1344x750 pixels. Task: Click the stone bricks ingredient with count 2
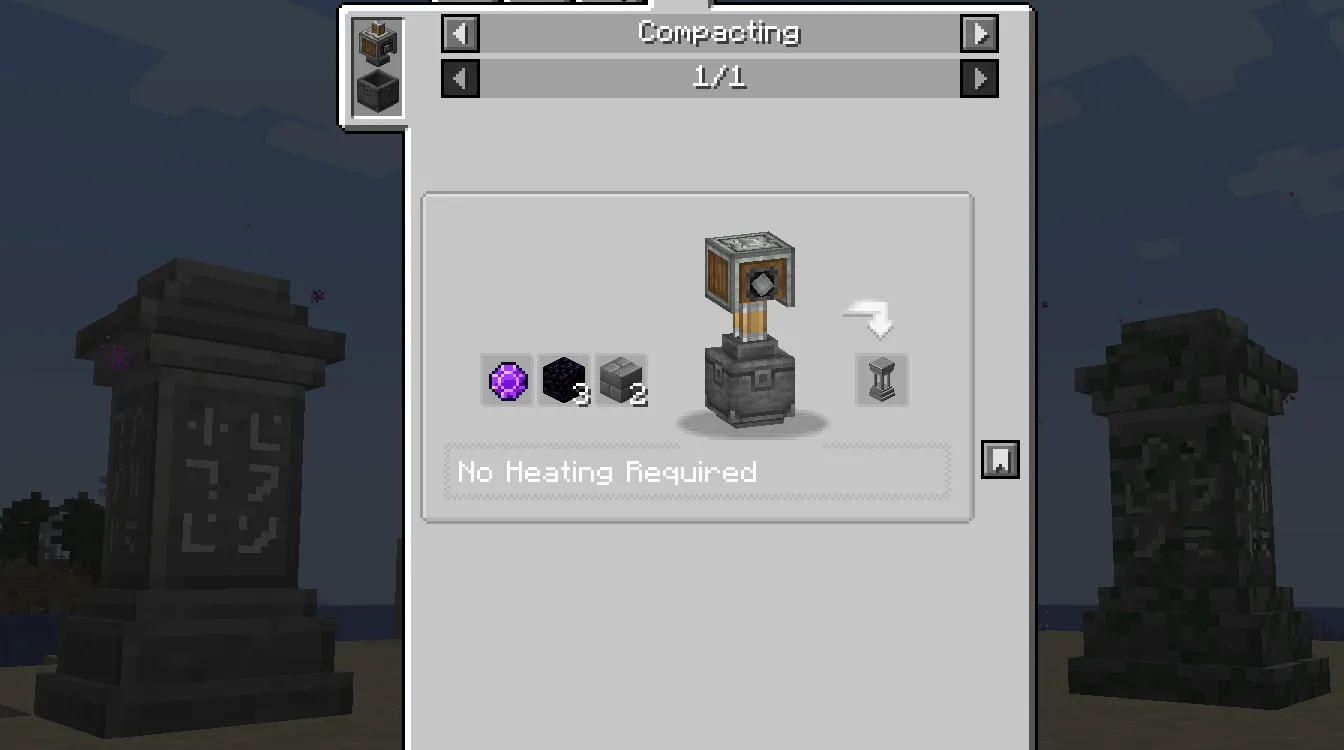pos(621,382)
